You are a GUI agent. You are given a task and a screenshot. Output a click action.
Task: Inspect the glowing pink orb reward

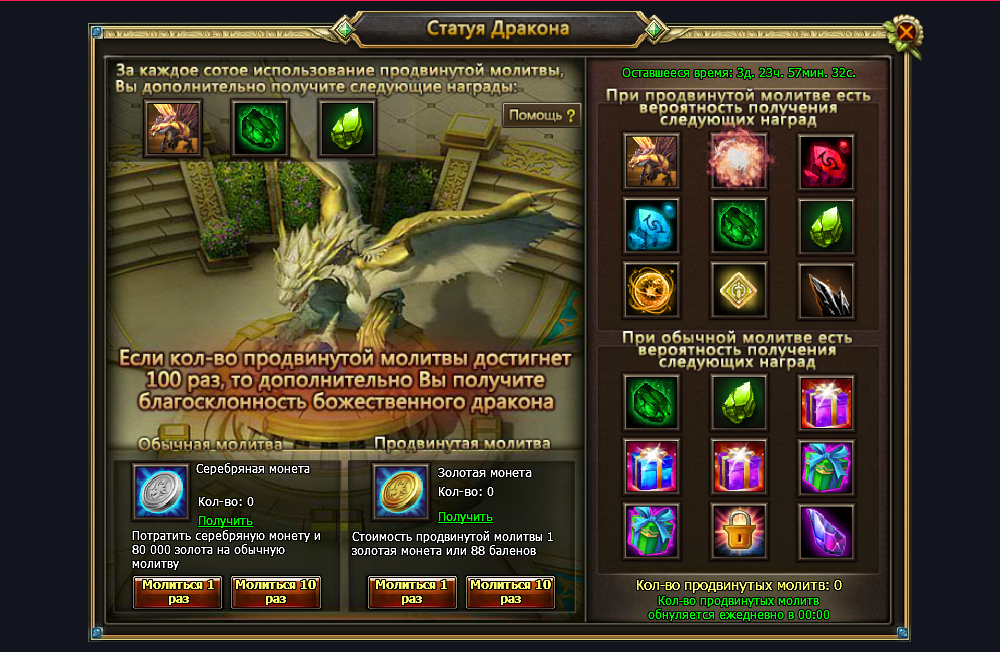739,162
